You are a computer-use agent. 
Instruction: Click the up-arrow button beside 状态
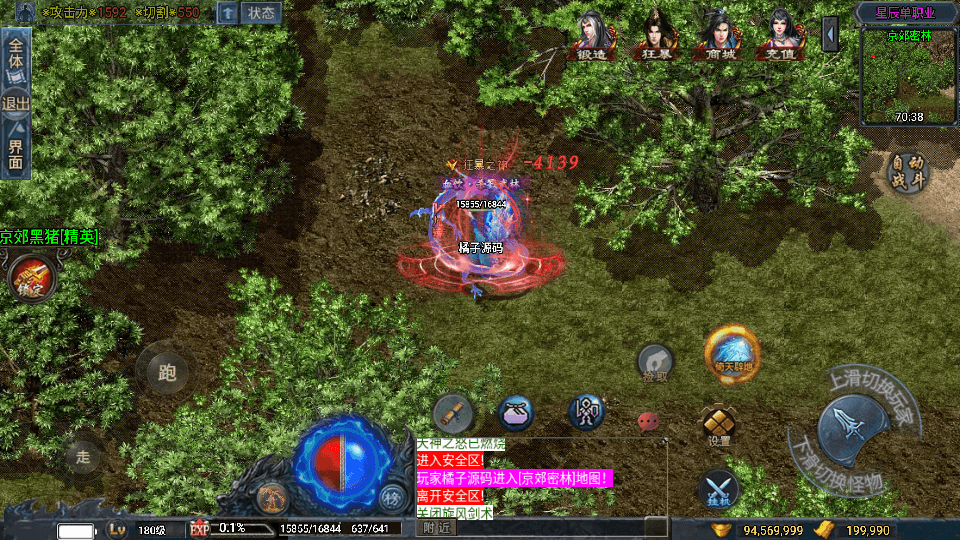pyautogui.click(x=228, y=13)
